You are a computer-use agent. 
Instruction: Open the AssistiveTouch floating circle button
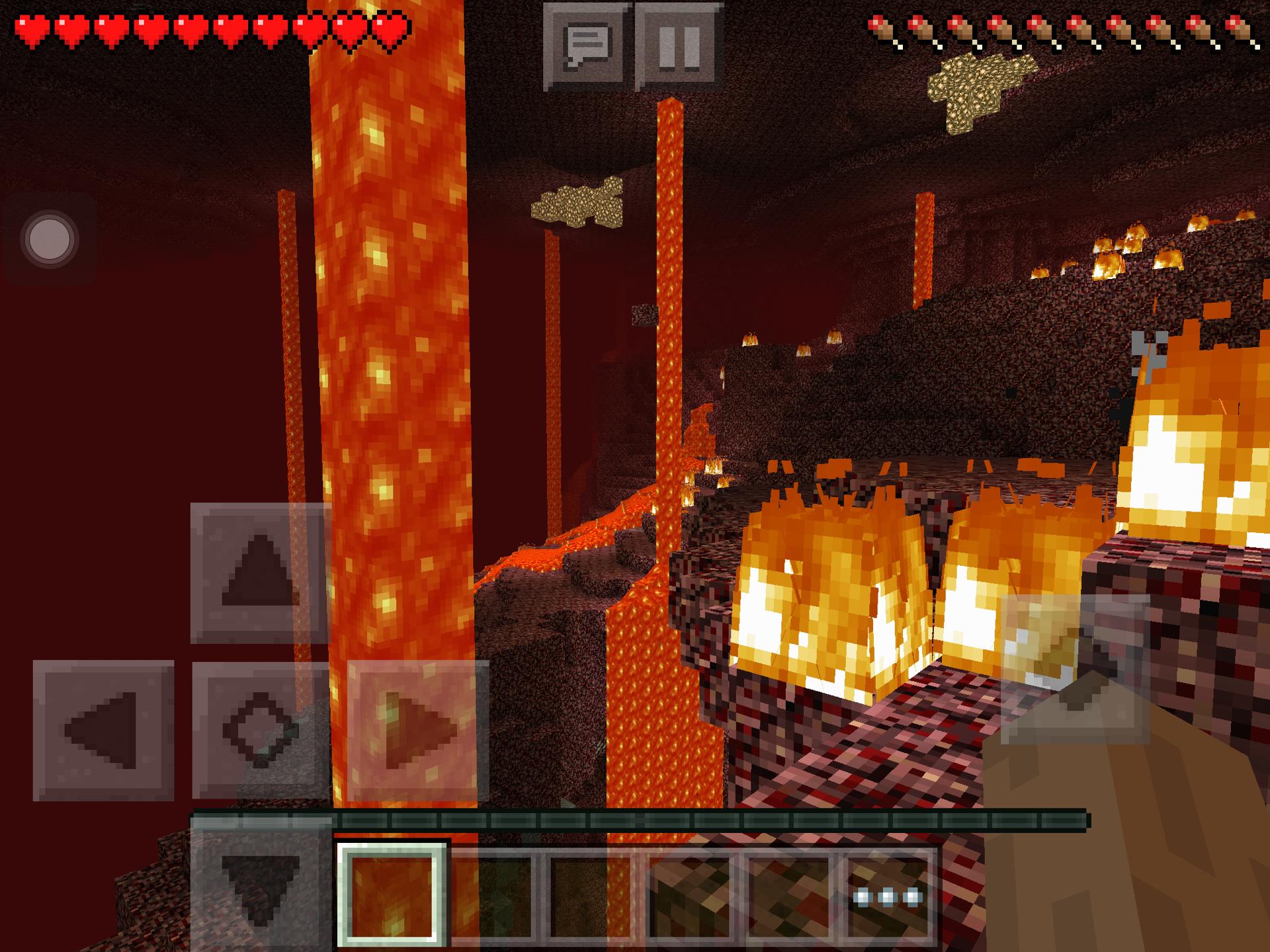click(x=49, y=238)
